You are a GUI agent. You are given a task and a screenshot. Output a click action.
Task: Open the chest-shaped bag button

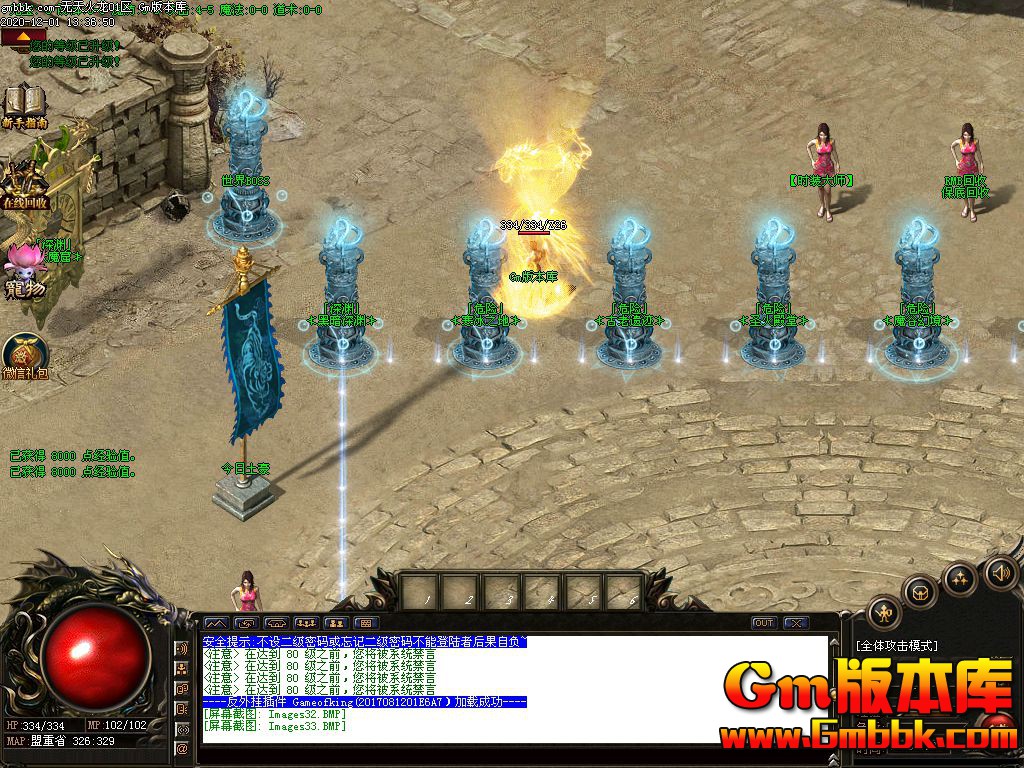coord(921,592)
